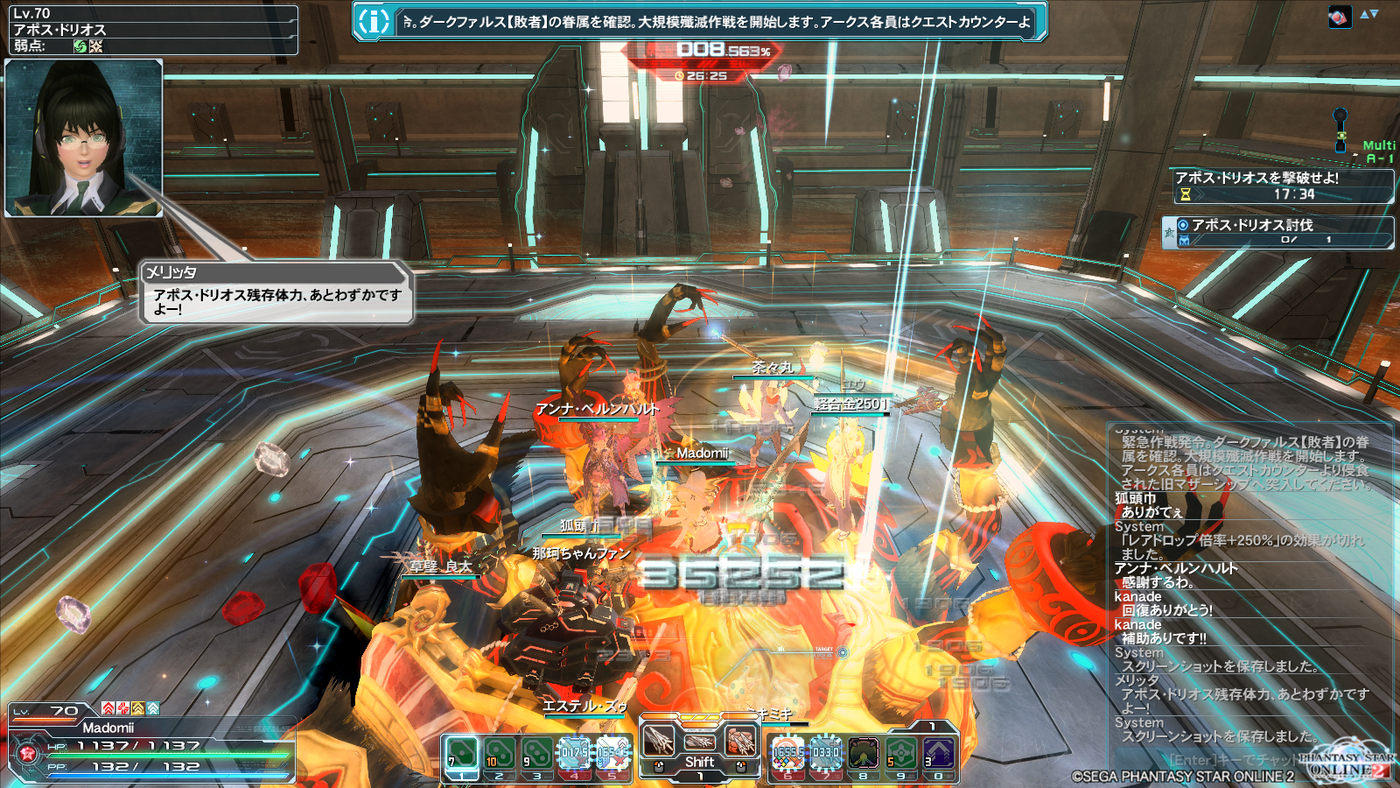Viewport: 1400px width, 788px height.
Task: Activate the skill in subpalette slot 6
Action: 787,752
